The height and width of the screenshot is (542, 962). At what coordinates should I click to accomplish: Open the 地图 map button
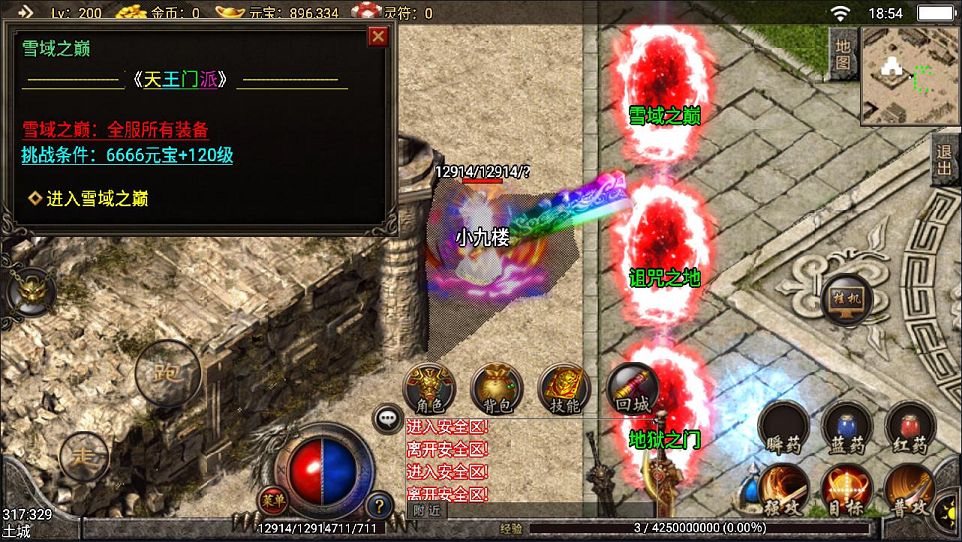843,53
